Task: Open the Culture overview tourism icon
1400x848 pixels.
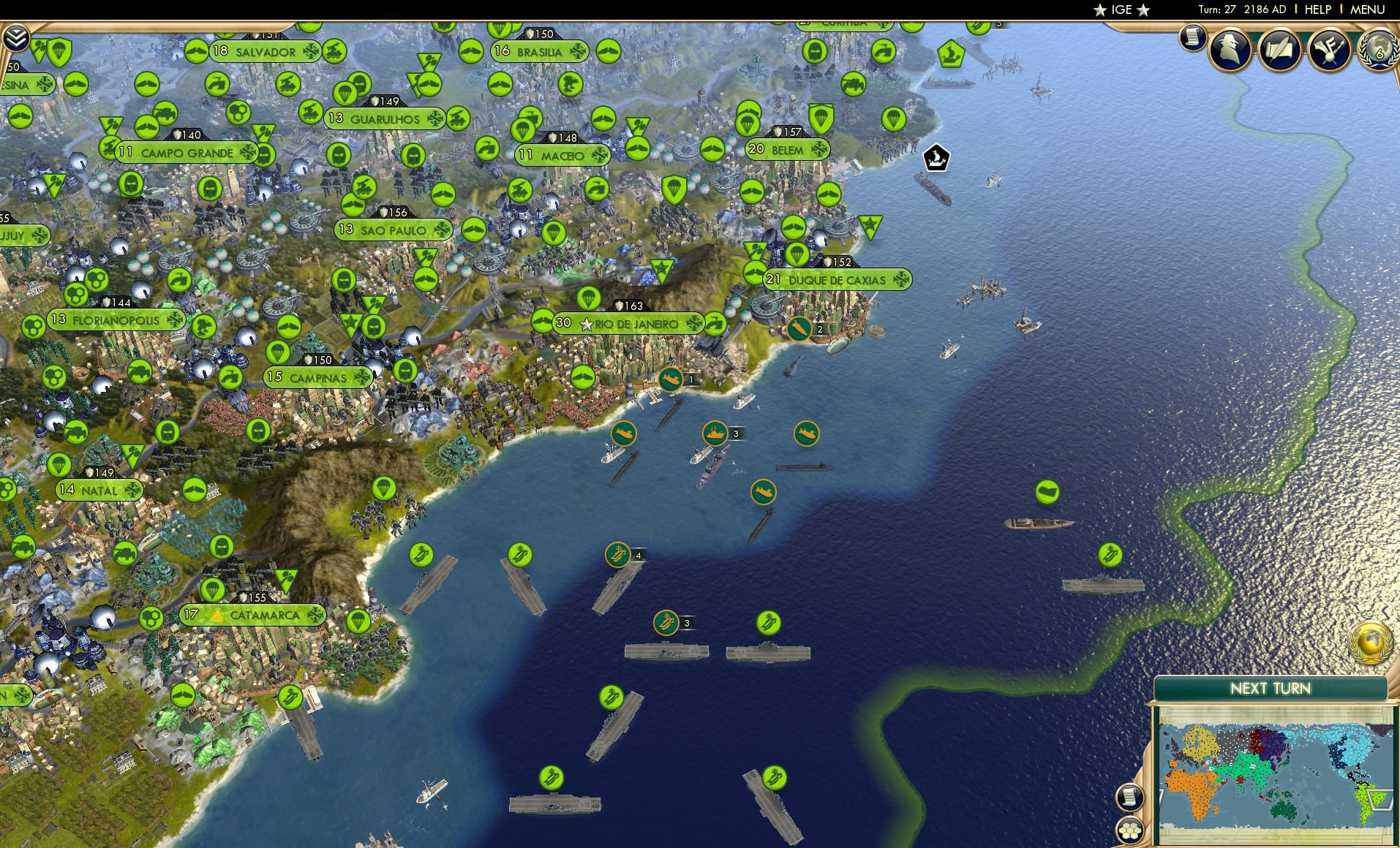Action: point(1330,50)
